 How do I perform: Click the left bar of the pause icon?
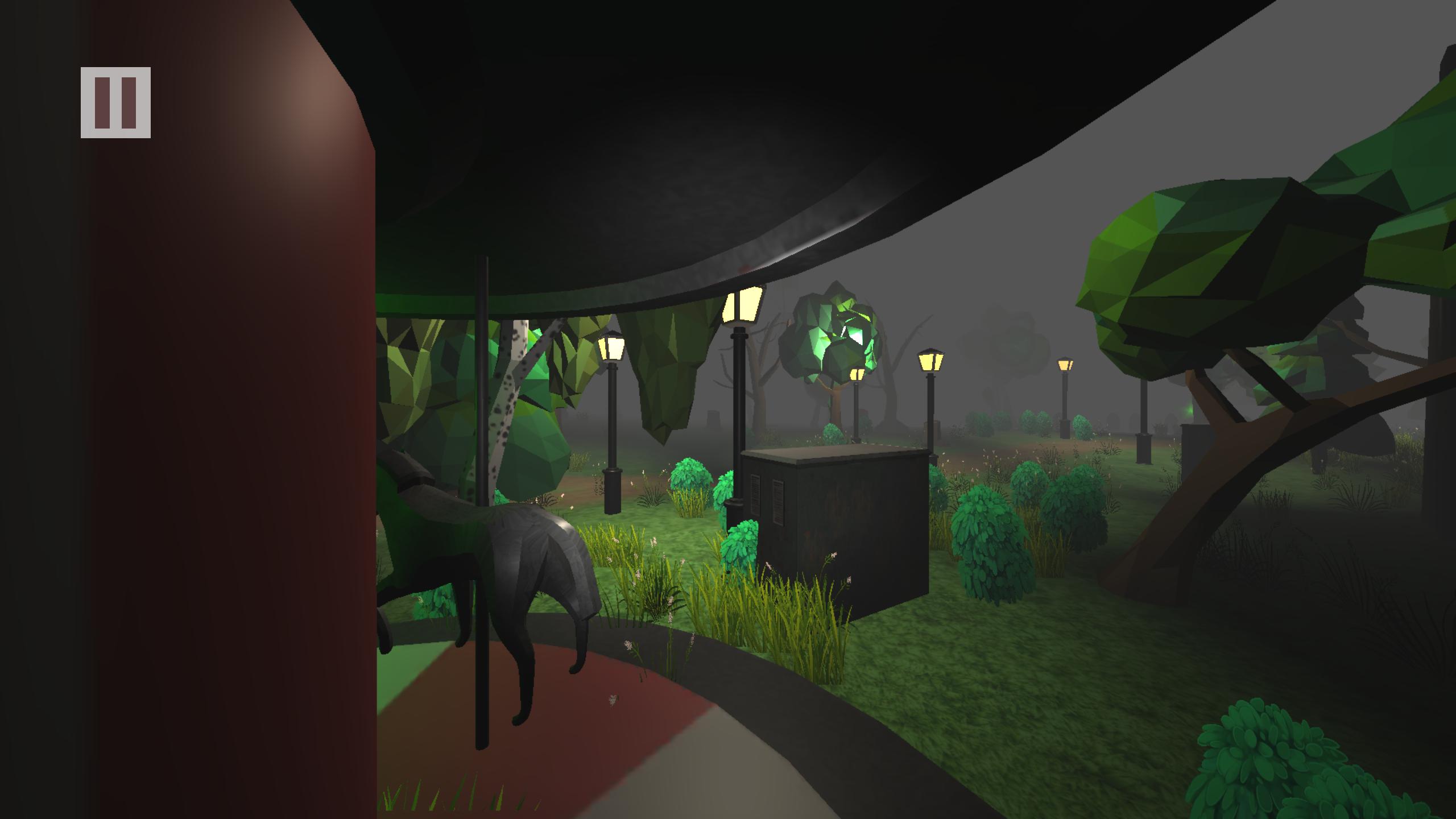(x=101, y=104)
